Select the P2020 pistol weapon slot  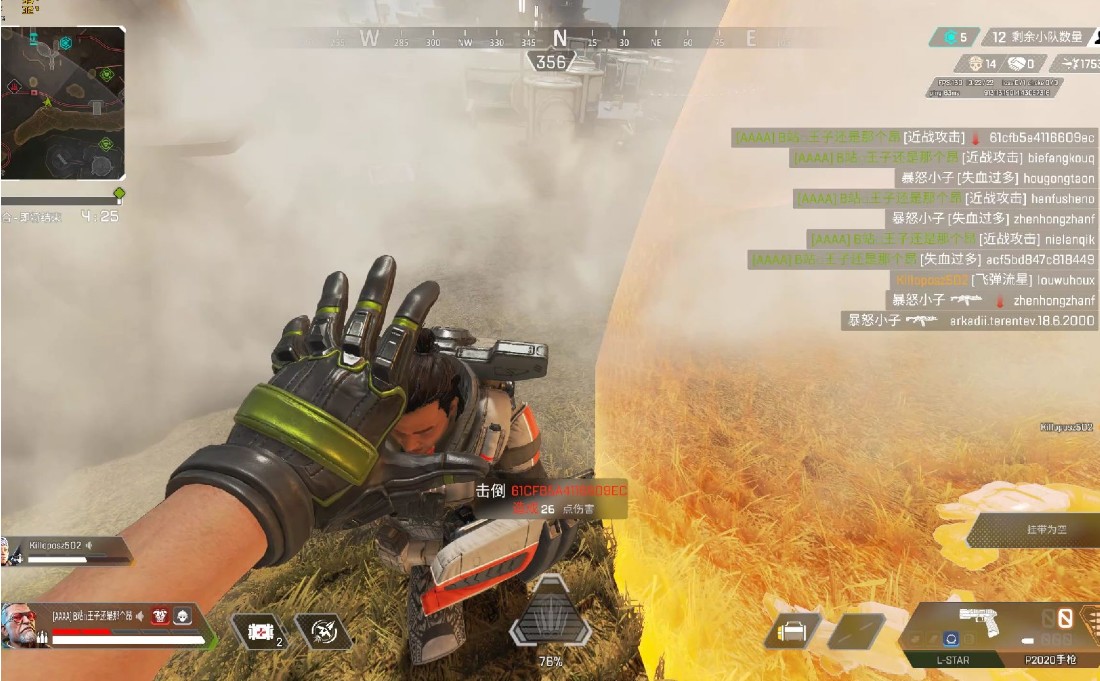[x=1044, y=660]
